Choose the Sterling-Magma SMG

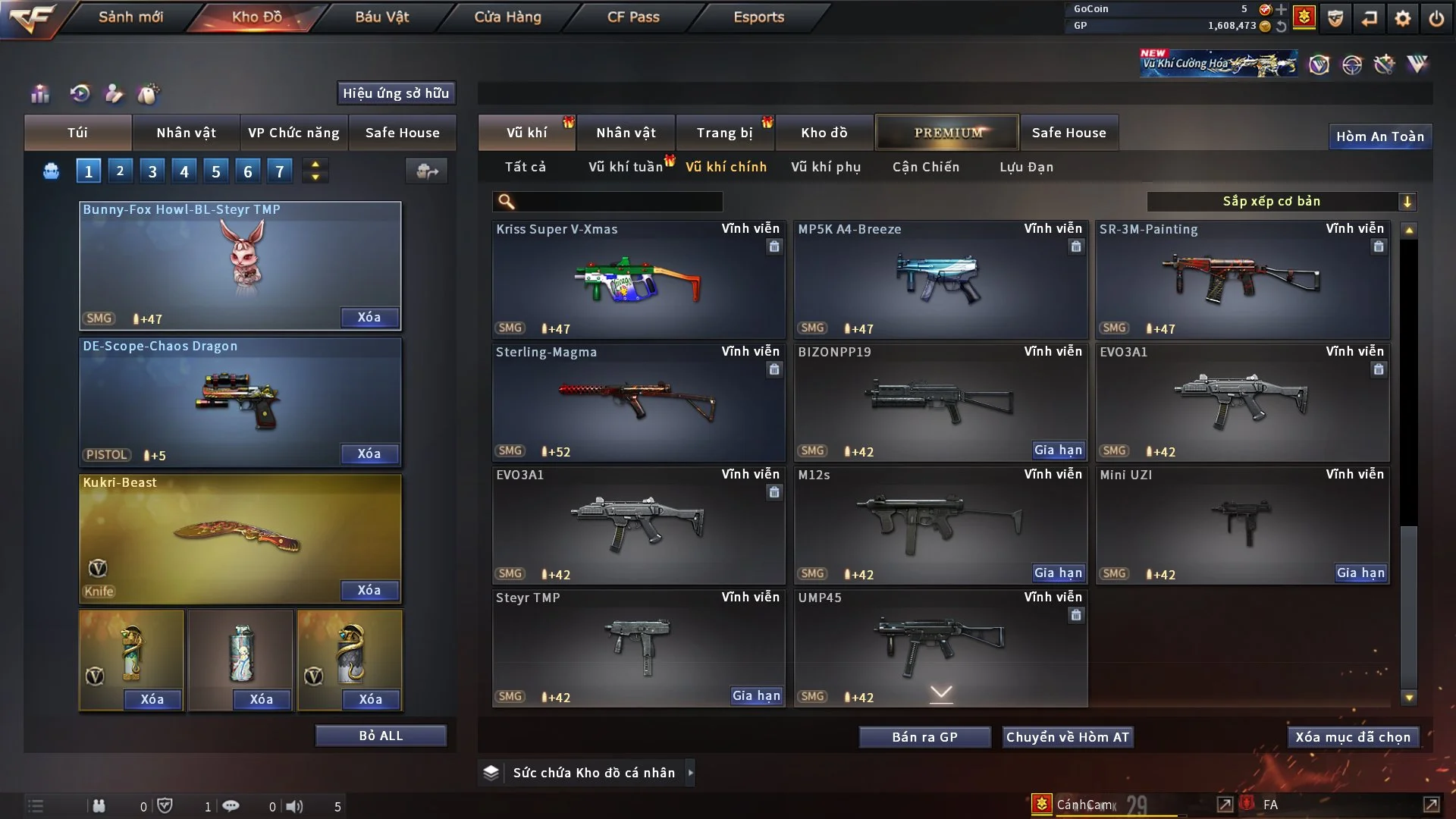638,403
